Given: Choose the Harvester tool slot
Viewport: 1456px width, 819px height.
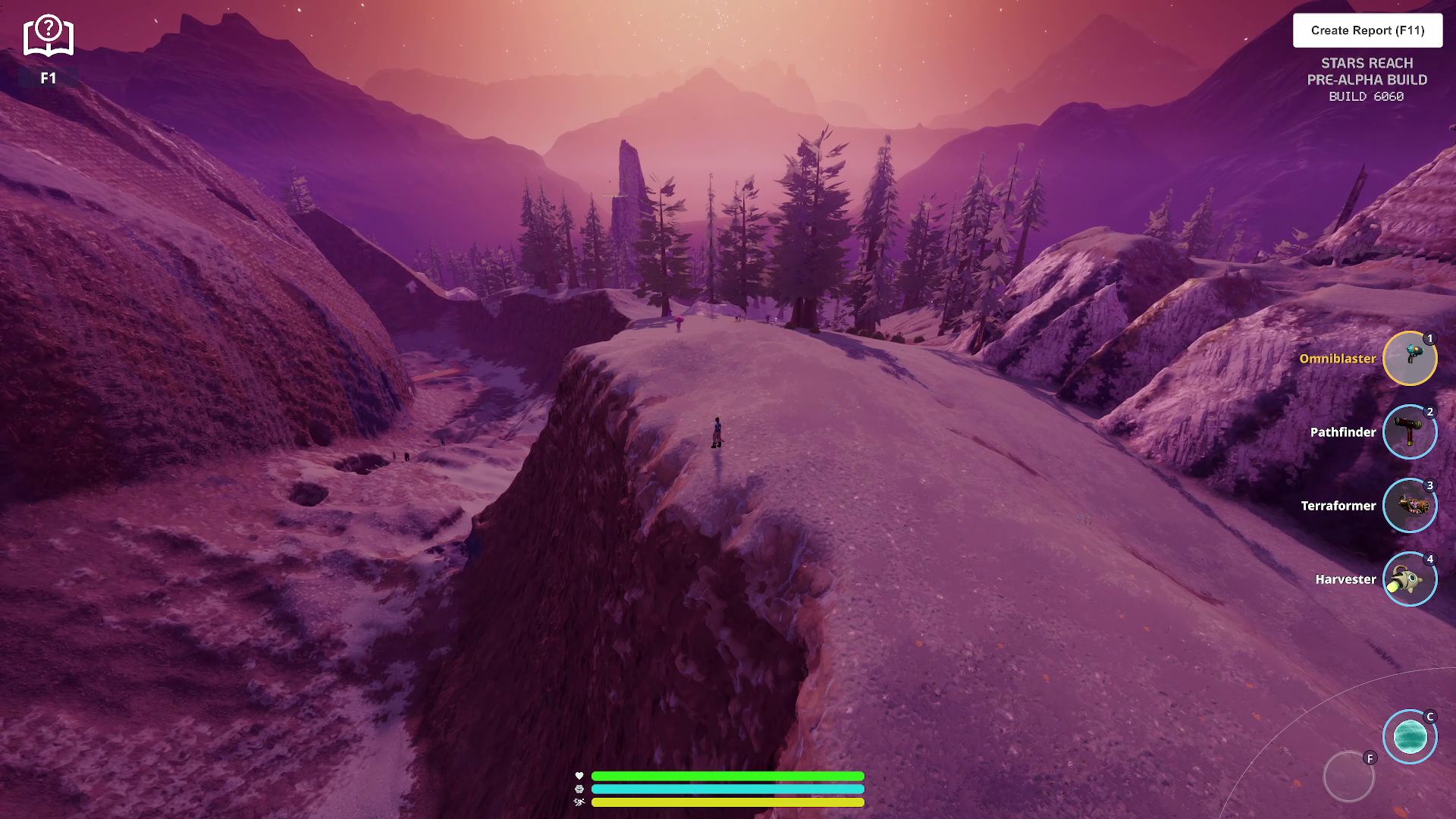Looking at the screenshot, I should [x=1409, y=579].
